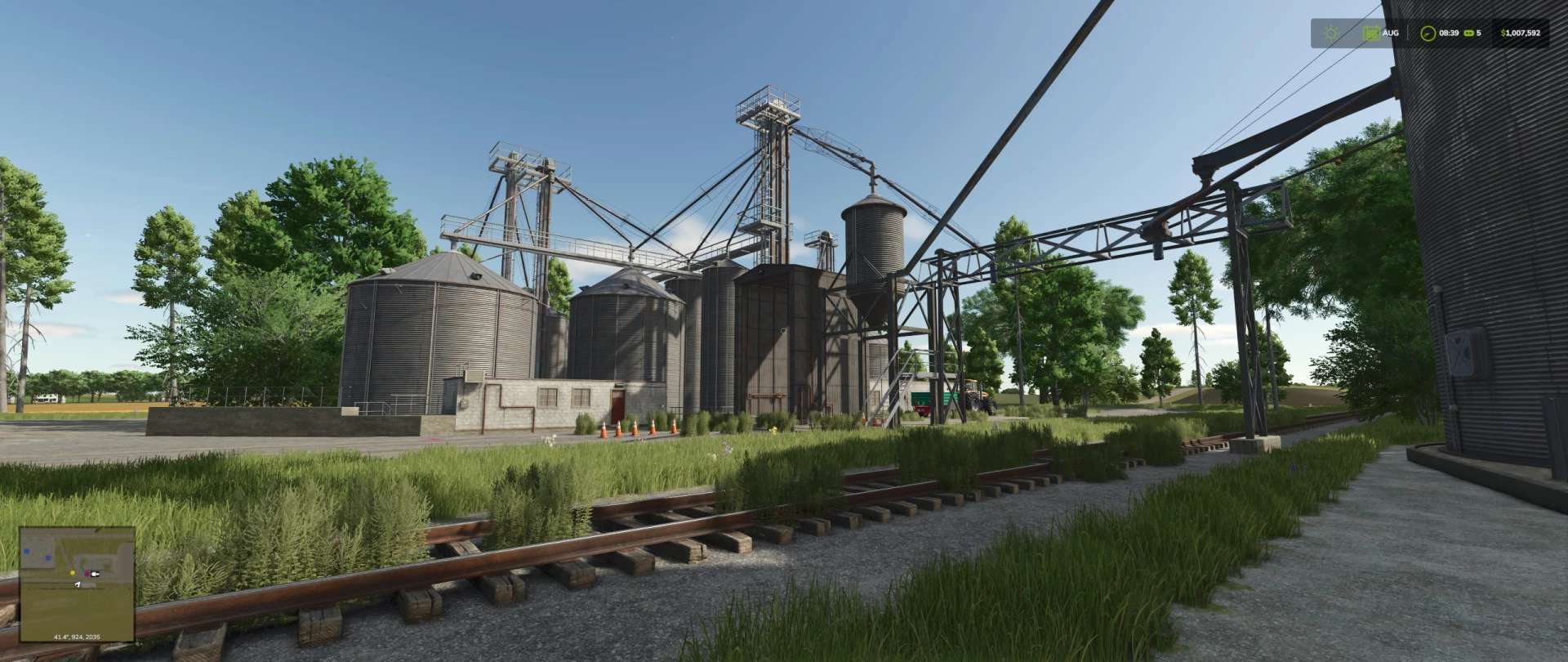Screen dimensions: 1568x662
Task: Click the right blue field marker on the minimap
Action: (x=48, y=558)
